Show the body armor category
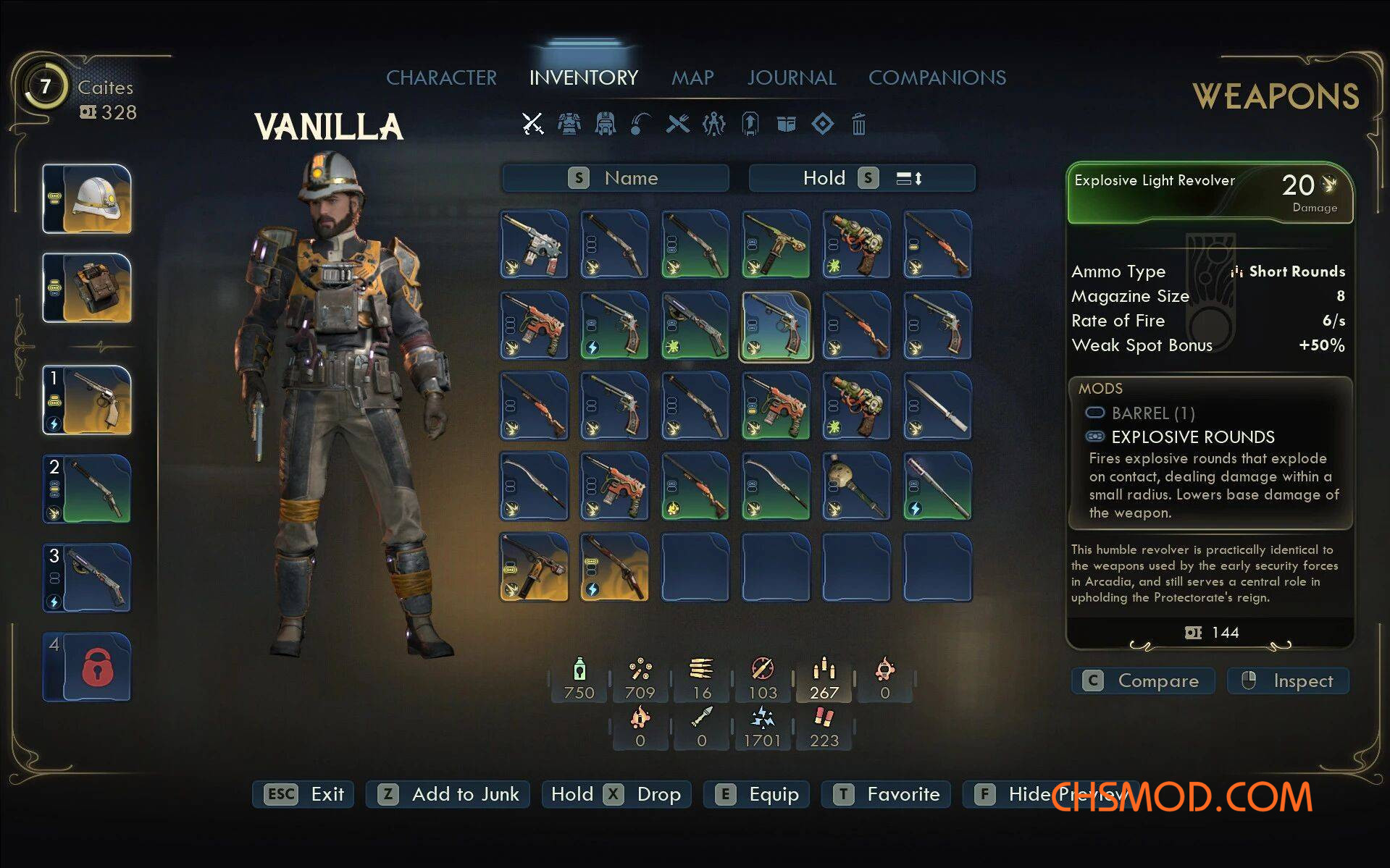Screen dimensions: 1390x868 (569, 125)
